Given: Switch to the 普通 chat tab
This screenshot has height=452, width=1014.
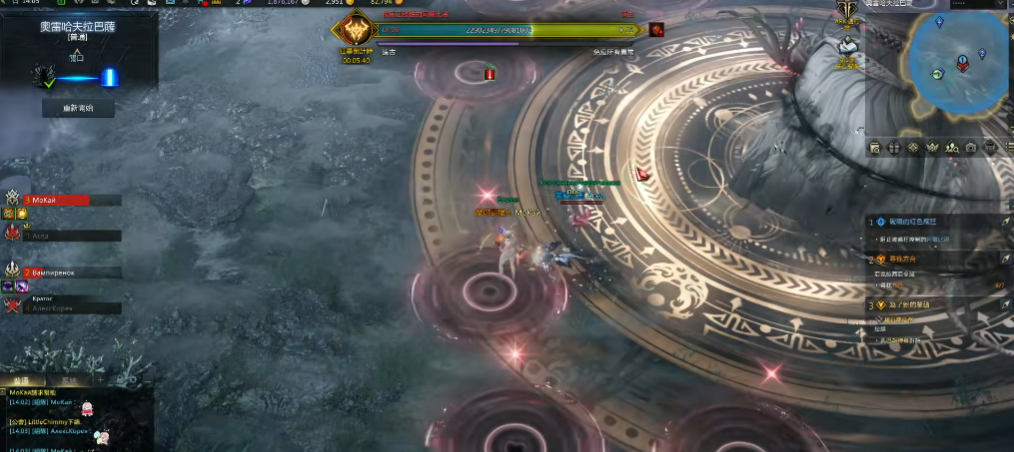Looking at the screenshot, I should [x=22, y=380].
